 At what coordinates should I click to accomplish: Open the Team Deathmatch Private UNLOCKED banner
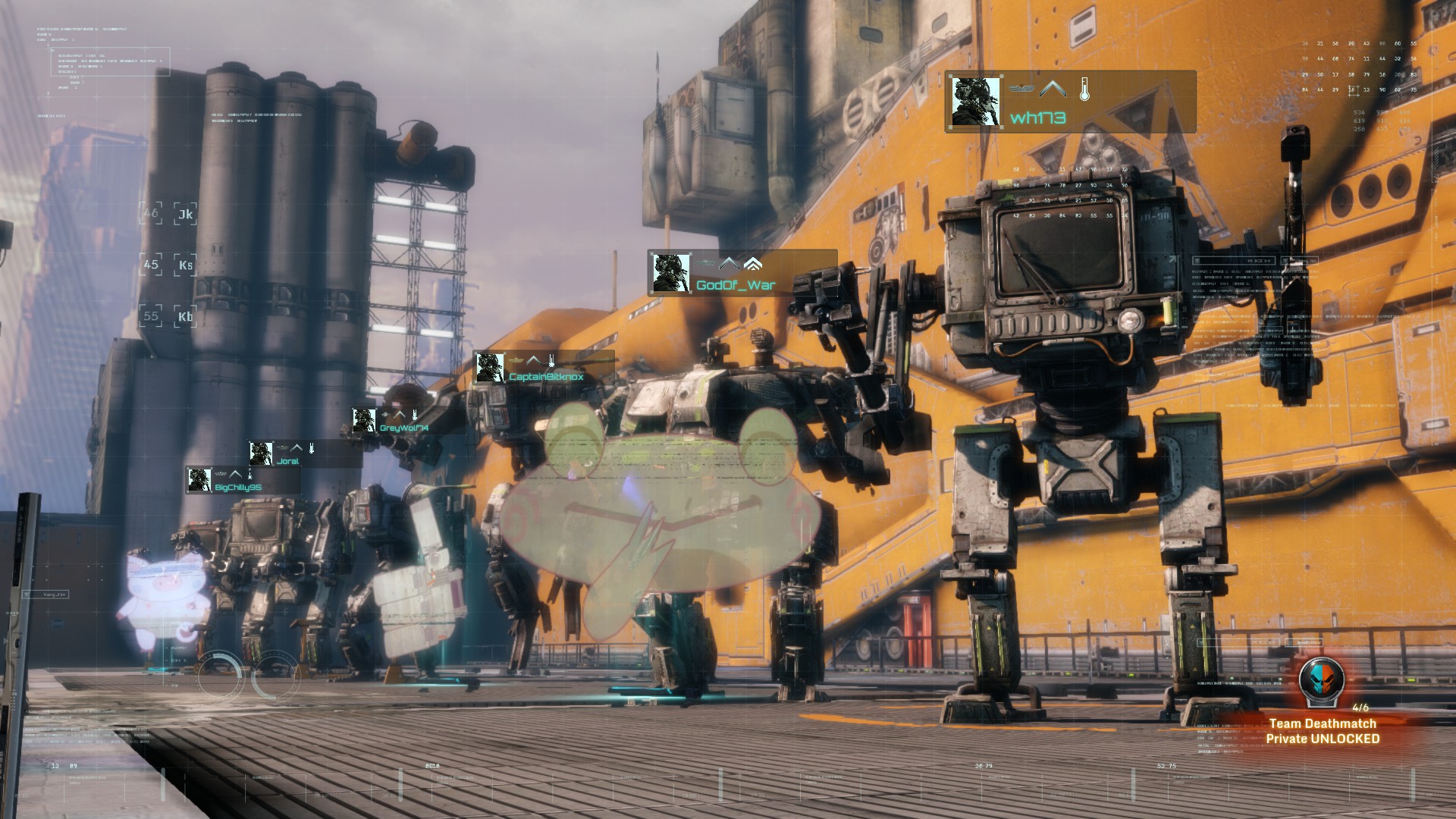[x=1323, y=730]
